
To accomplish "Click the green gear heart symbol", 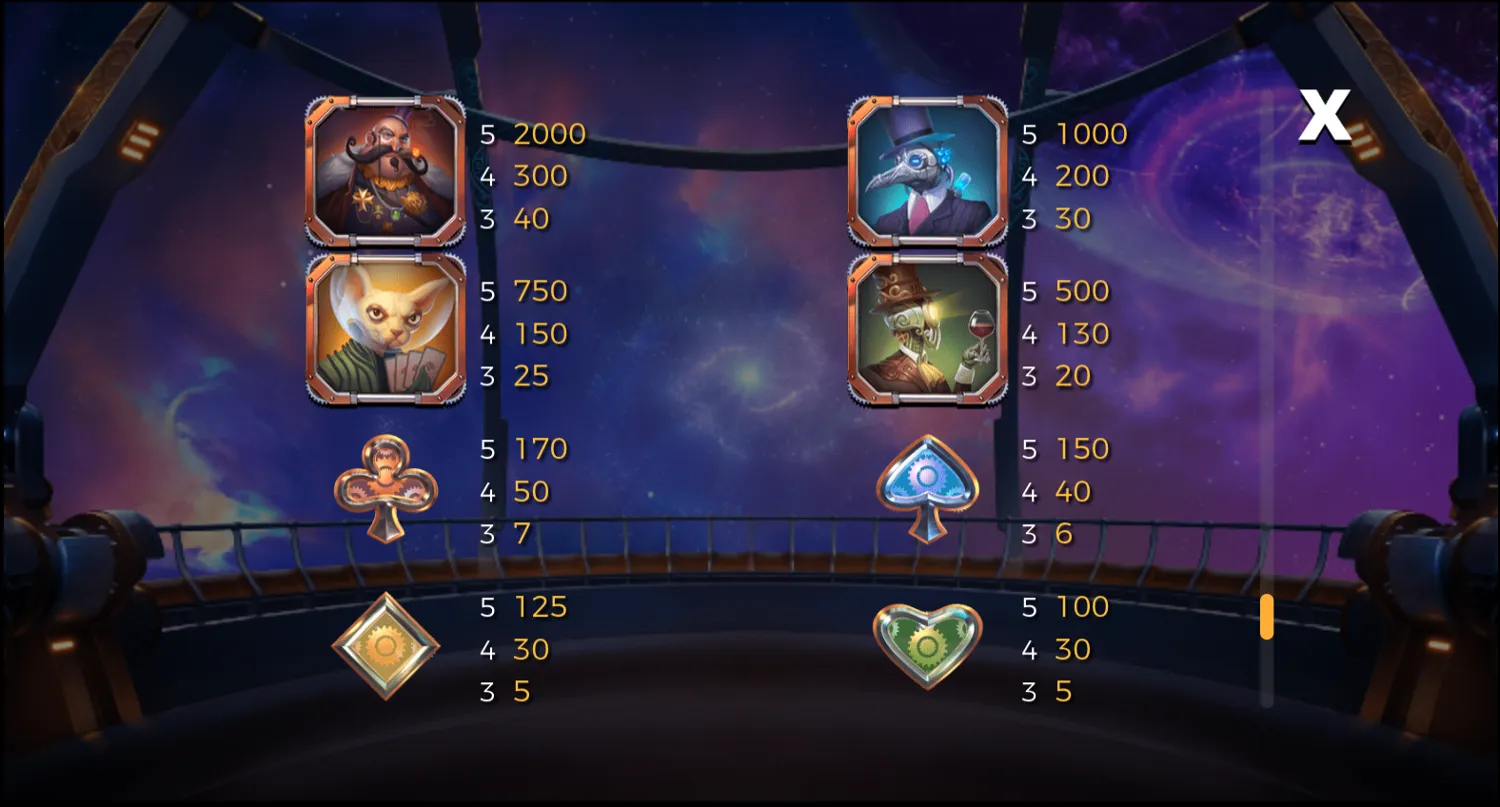I will [928, 648].
